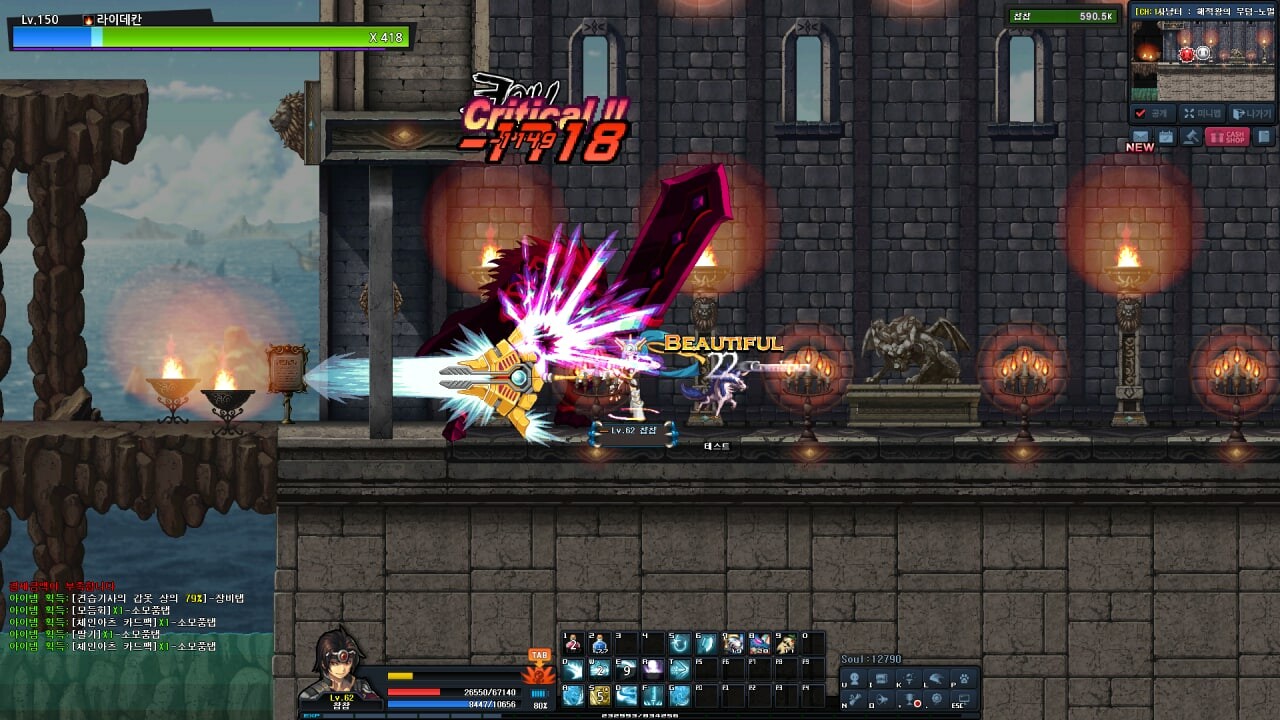The width and height of the screenshot is (1280, 720).
Task: Activate the gold card skill in slot S
Action: click(x=598, y=695)
